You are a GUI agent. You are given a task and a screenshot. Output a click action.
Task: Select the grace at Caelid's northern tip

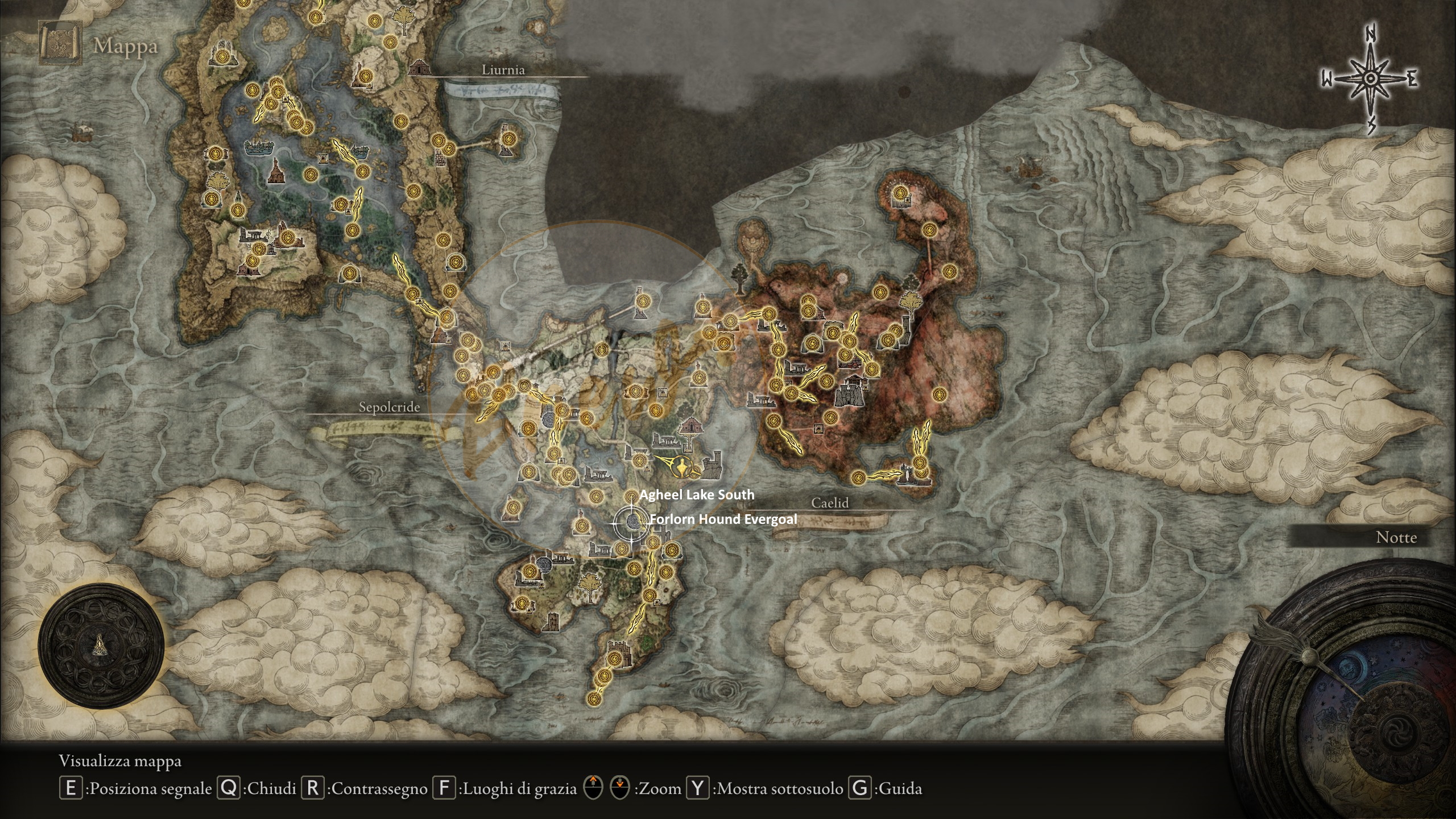899,193
